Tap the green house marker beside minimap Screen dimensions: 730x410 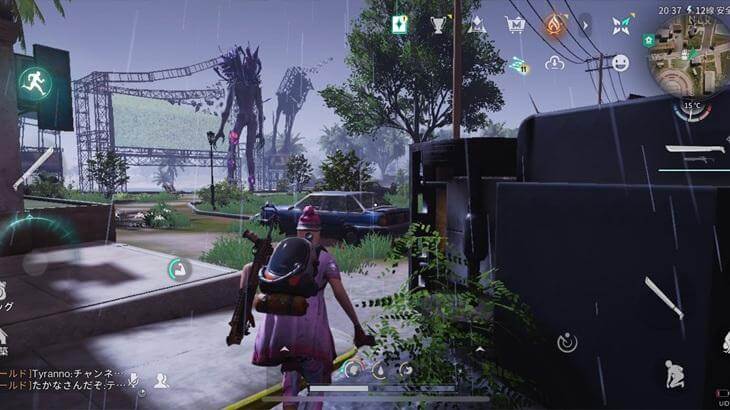649,38
